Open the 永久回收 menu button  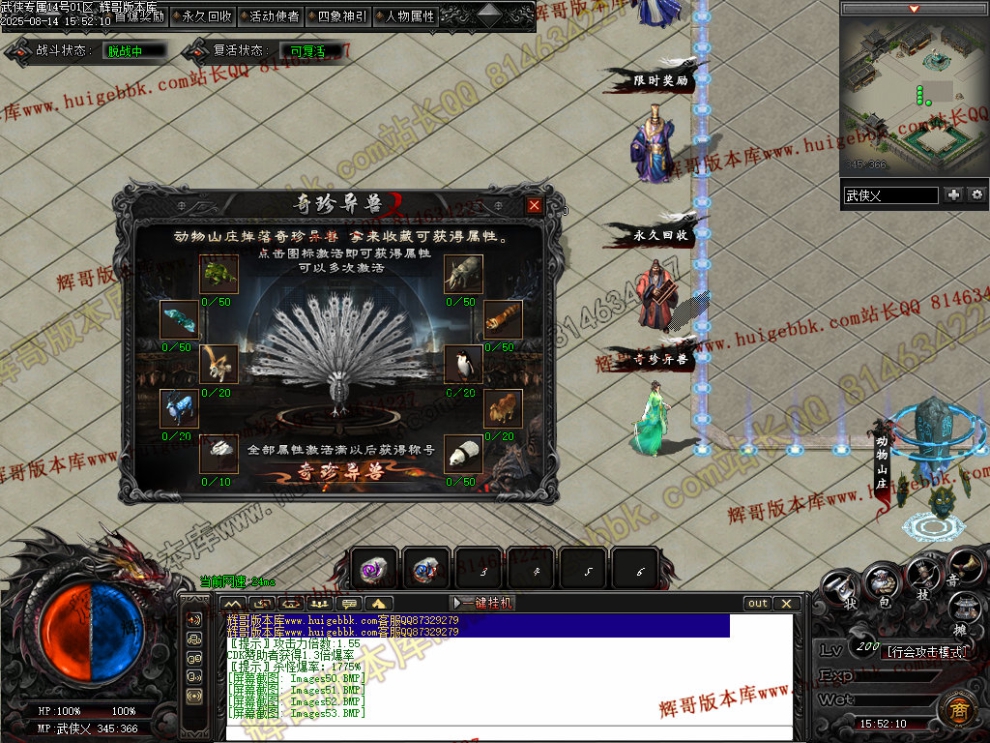pyautogui.click(x=206, y=16)
